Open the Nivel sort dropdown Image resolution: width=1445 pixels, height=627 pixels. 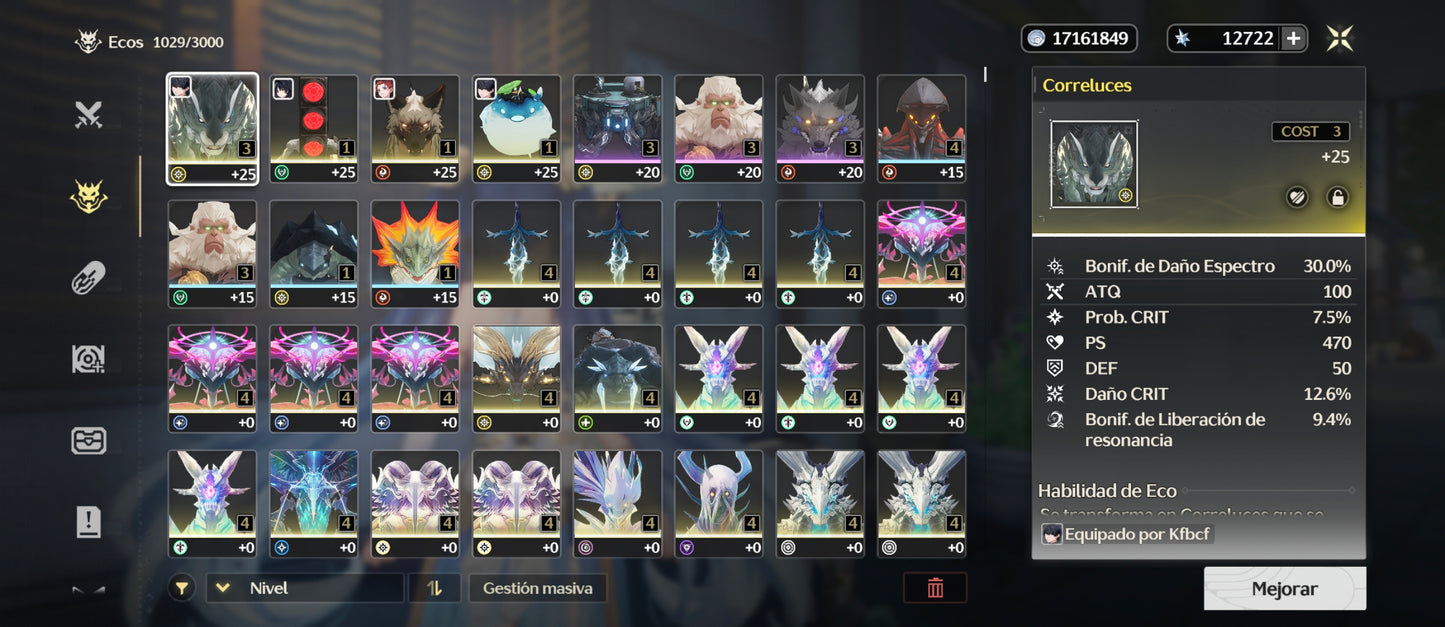pyautogui.click(x=305, y=588)
